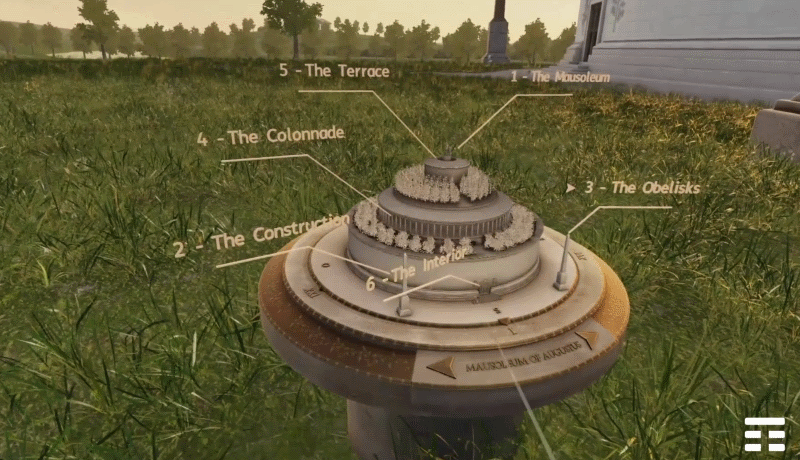Image resolution: width=800 pixels, height=460 pixels.
Task: Choose "2 - The Construction" entry
Action: [x=262, y=236]
